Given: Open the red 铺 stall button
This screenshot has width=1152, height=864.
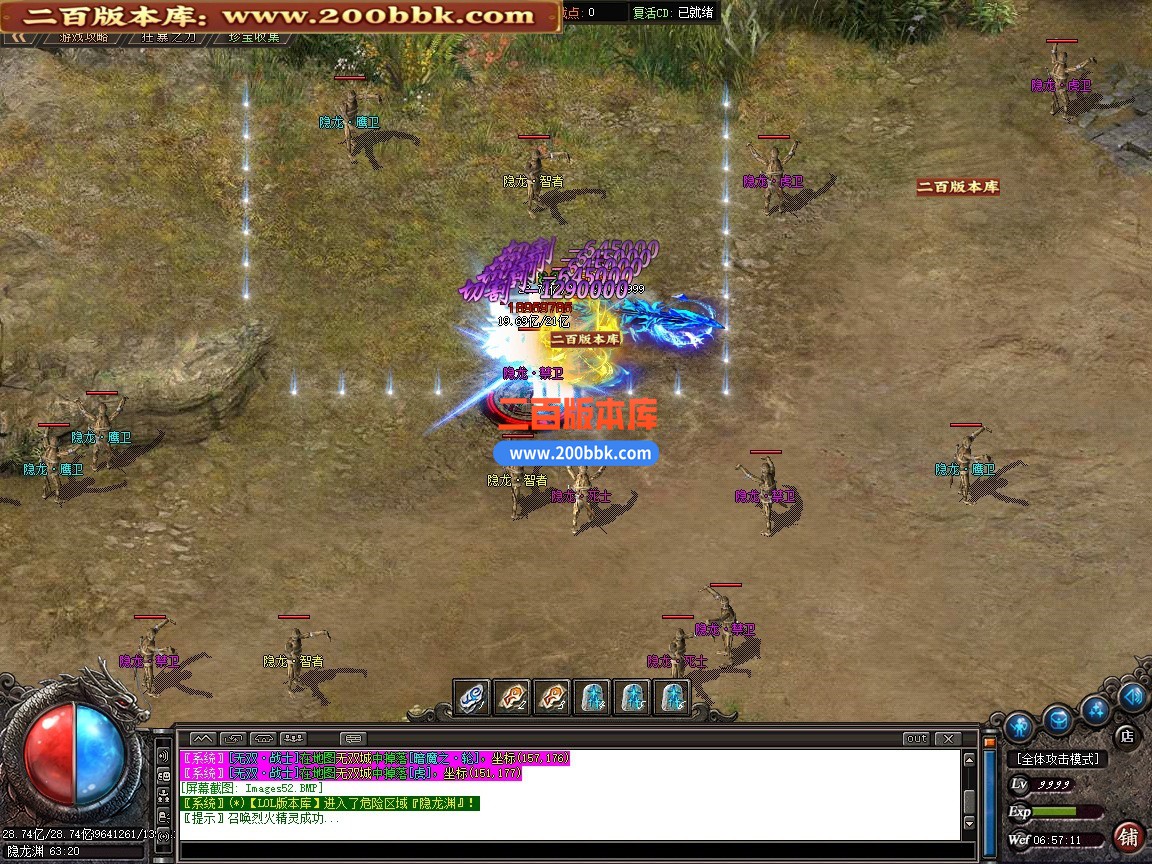Looking at the screenshot, I should click(x=1129, y=836).
